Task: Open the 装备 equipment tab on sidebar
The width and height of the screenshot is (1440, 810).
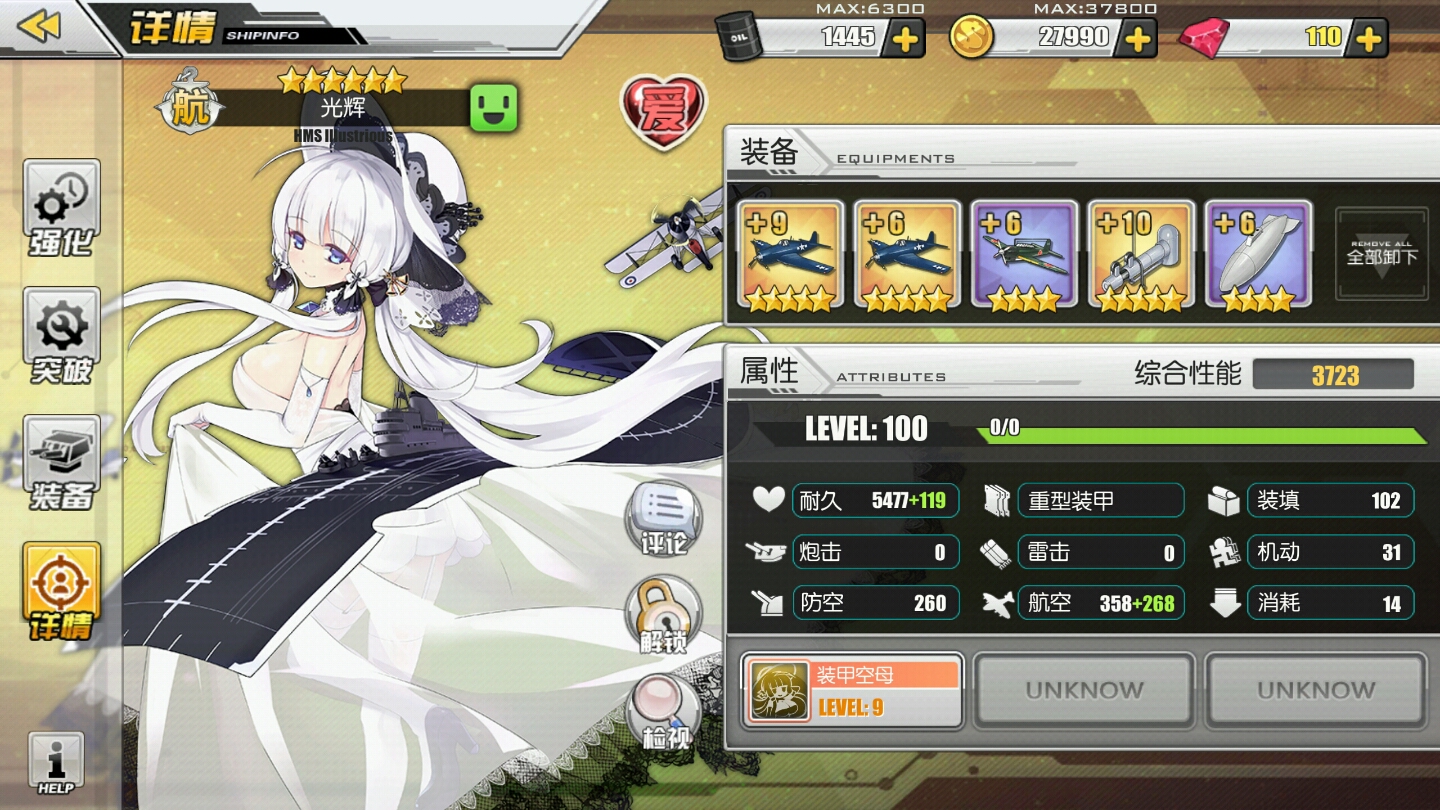Action: 62,464
